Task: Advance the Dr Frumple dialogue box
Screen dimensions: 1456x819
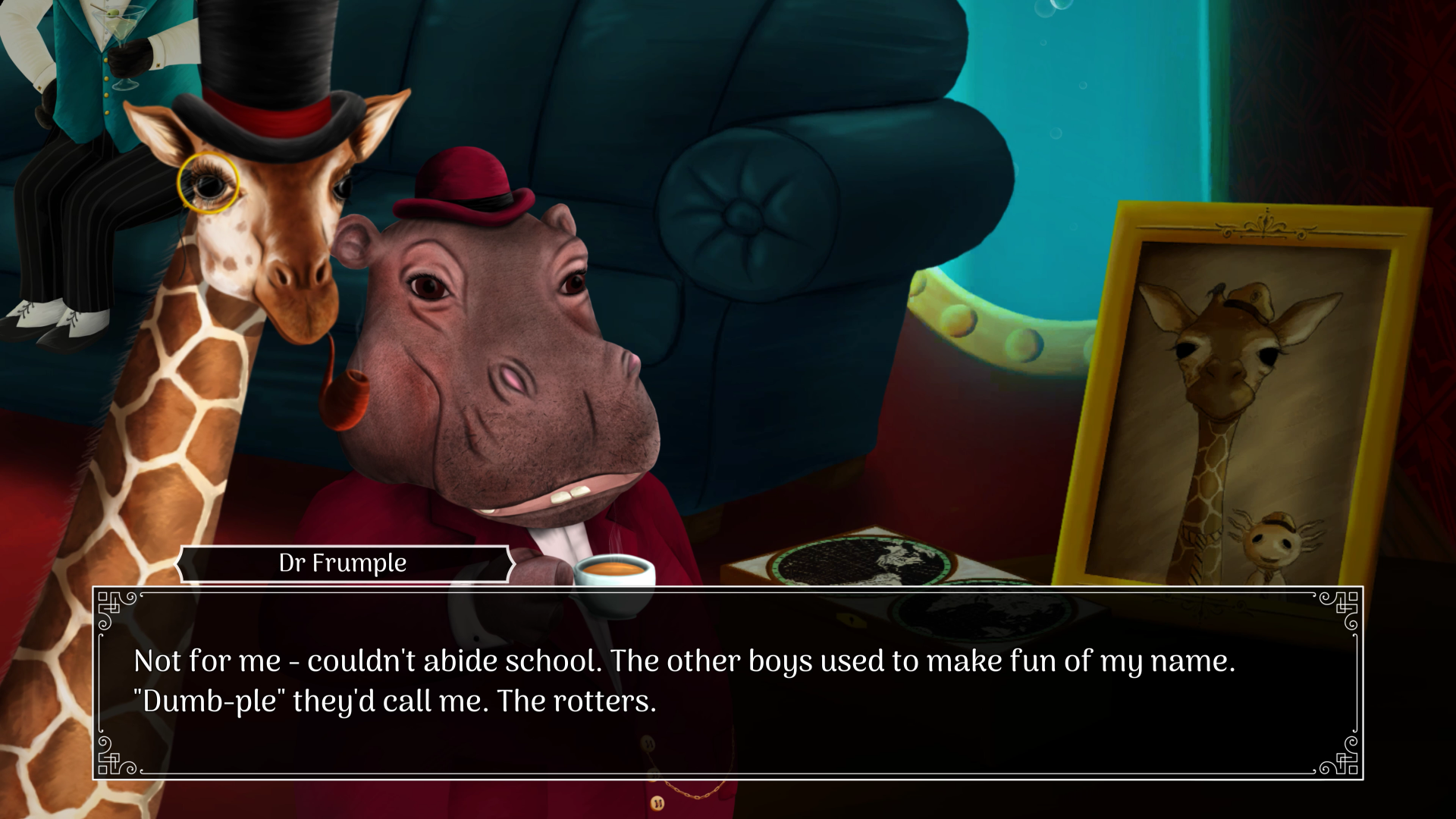Action: coord(728,682)
